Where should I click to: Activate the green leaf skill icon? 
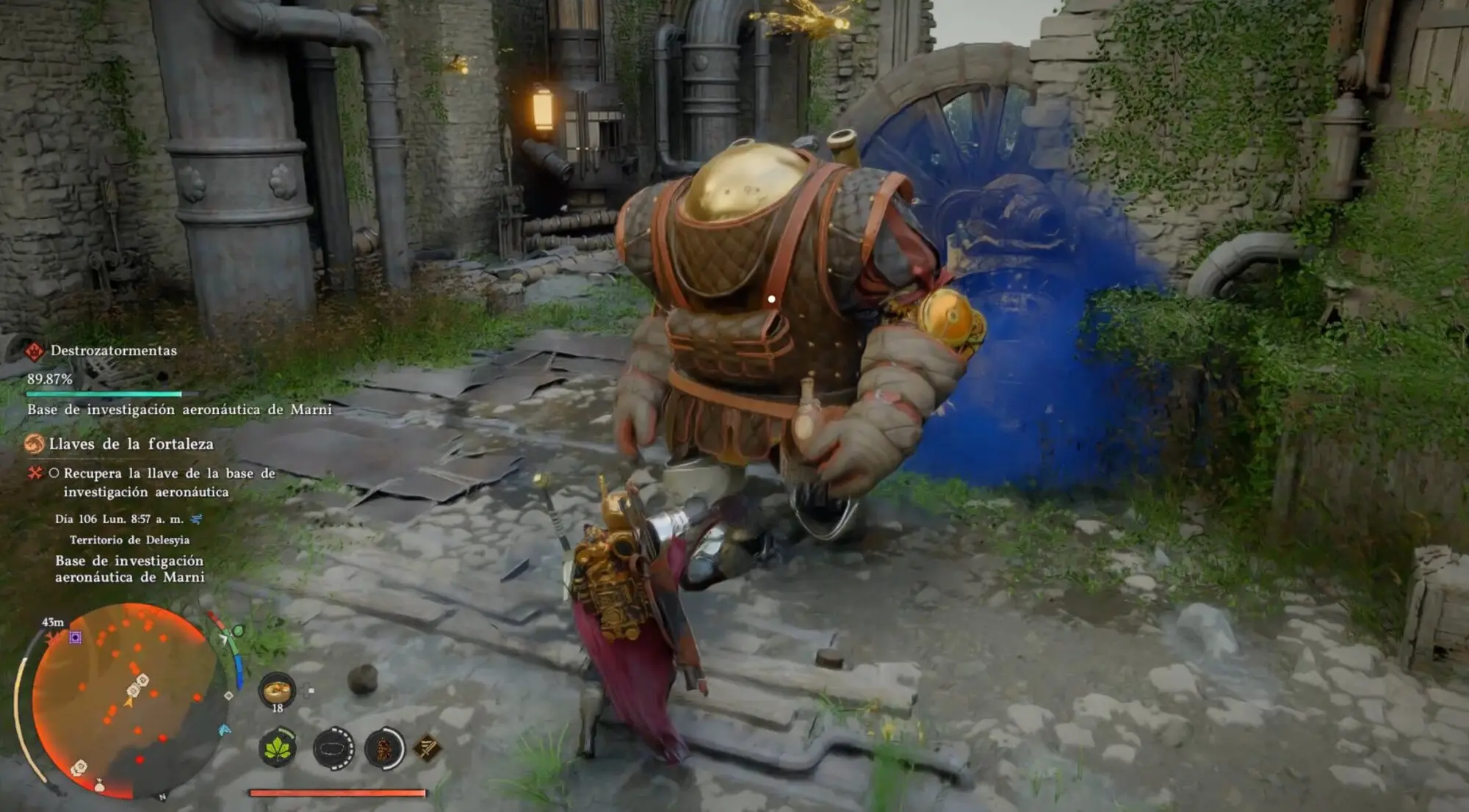[x=278, y=749]
